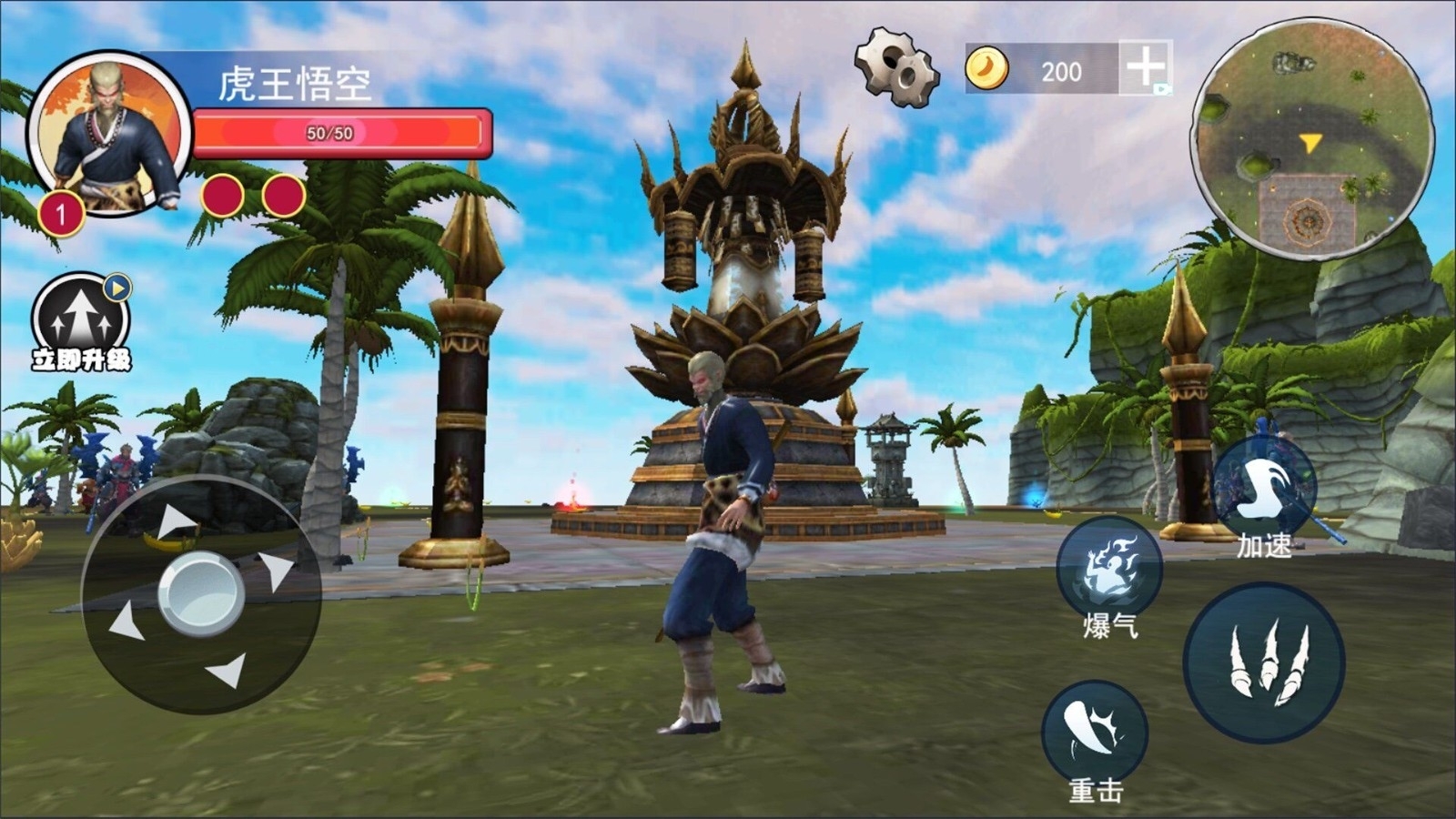The width and height of the screenshot is (1456, 819).
Task: Click the 虎王悟空 character portrait
Action: tap(110, 133)
